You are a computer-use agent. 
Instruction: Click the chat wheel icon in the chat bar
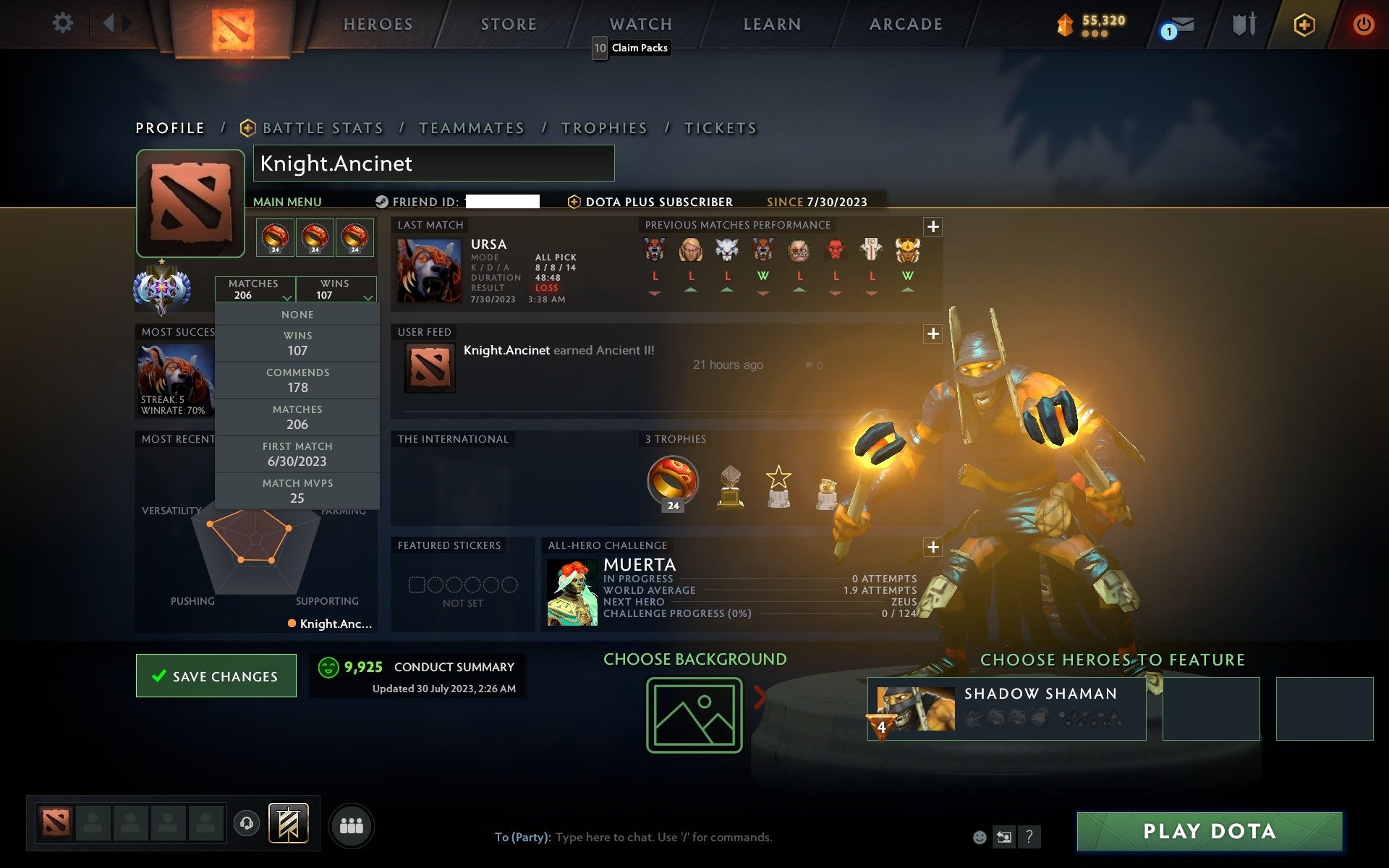[x=1004, y=837]
